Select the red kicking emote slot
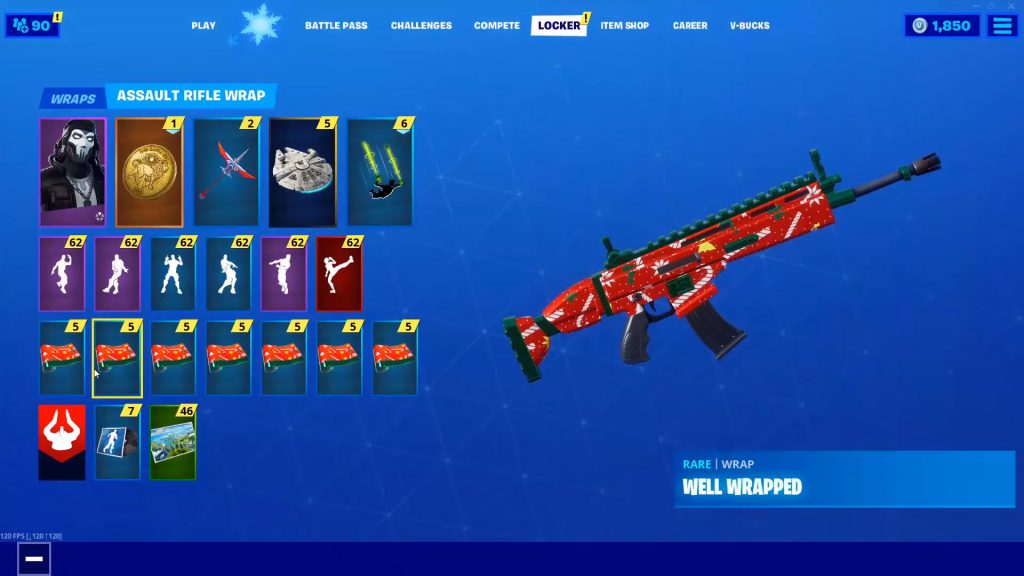1024x576 pixels. coord(339,274)
